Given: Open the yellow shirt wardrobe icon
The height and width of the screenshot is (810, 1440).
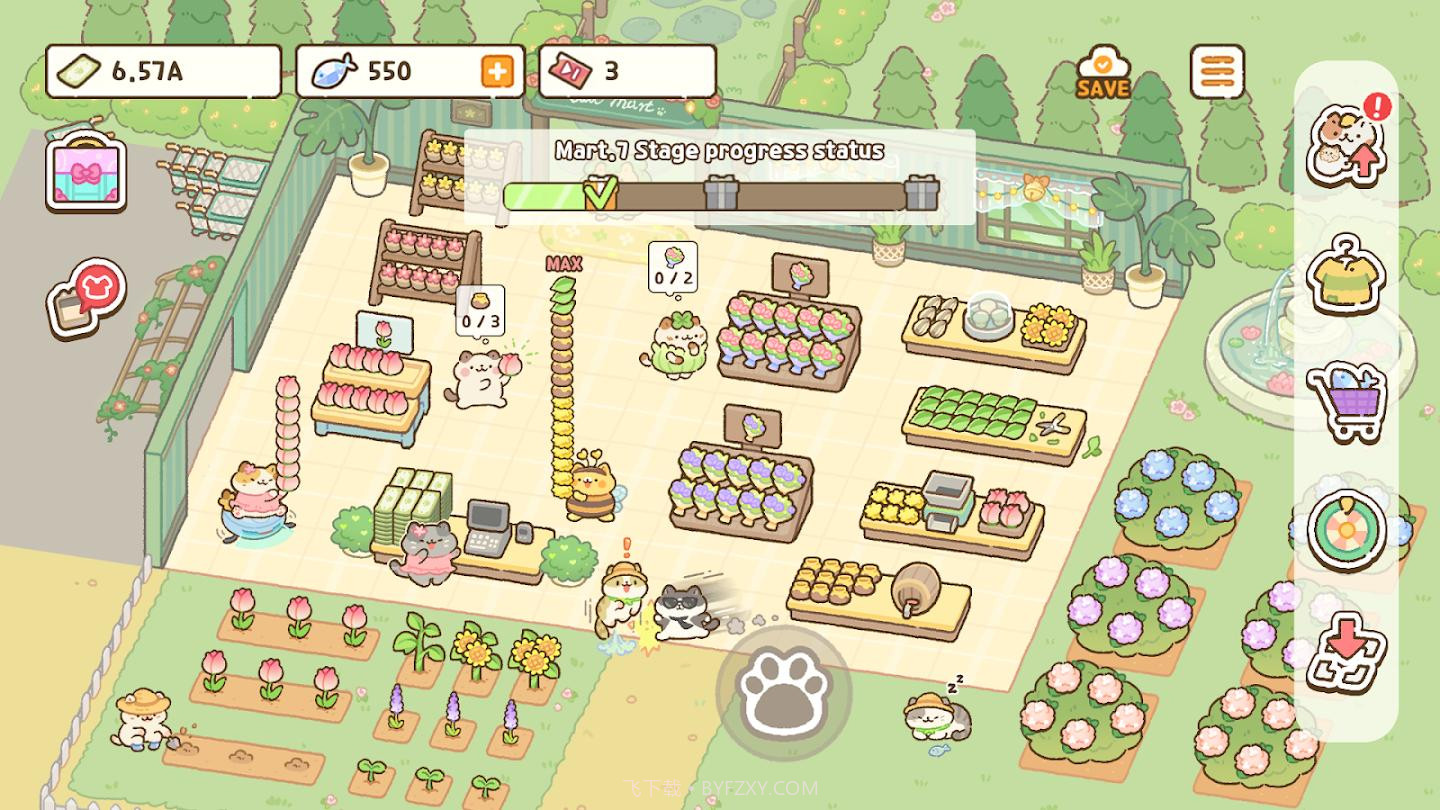Looking at the screenshot, I should (x=1346, y=275).
